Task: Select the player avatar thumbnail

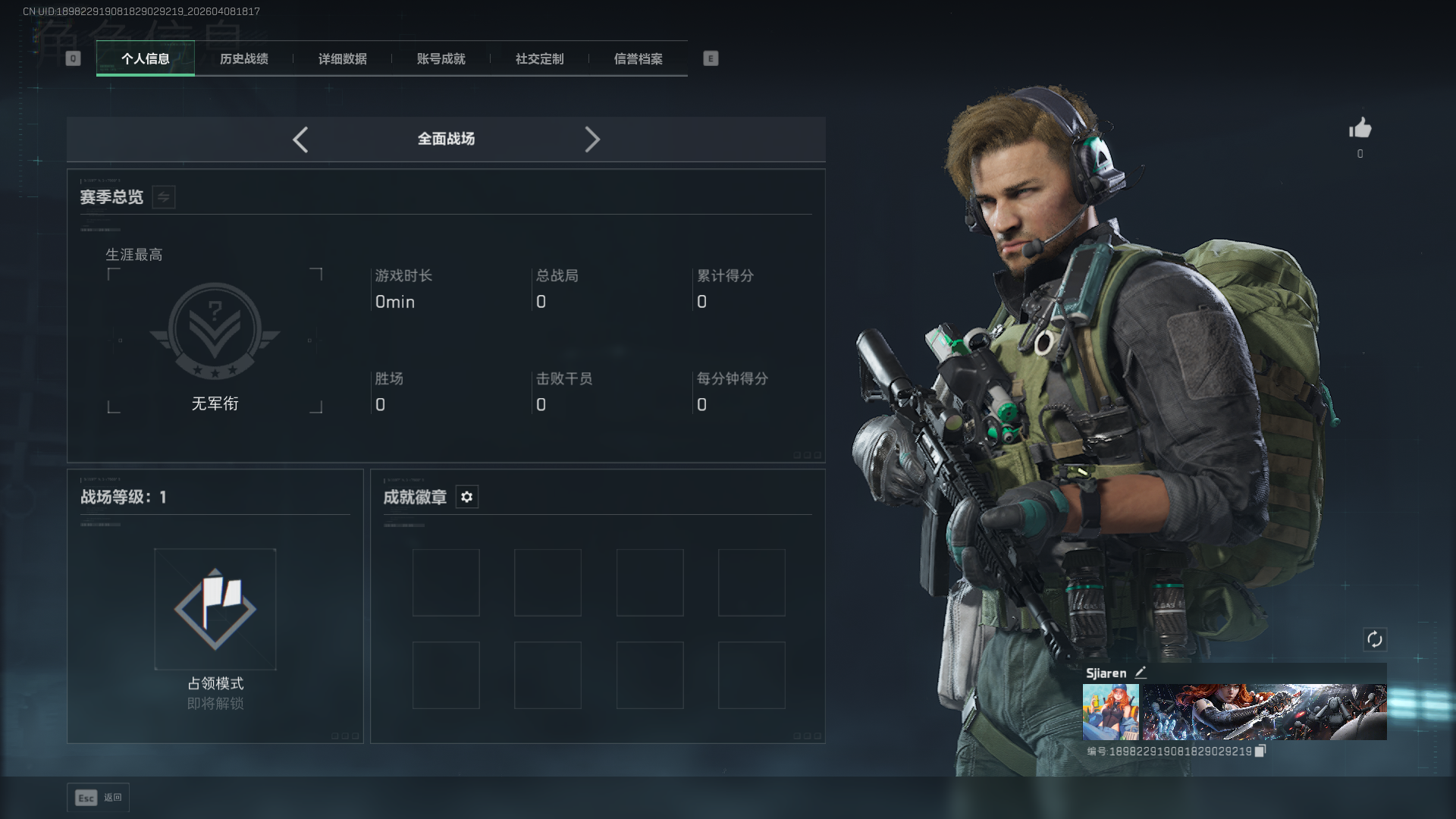Action: [x=1110, y=712]
